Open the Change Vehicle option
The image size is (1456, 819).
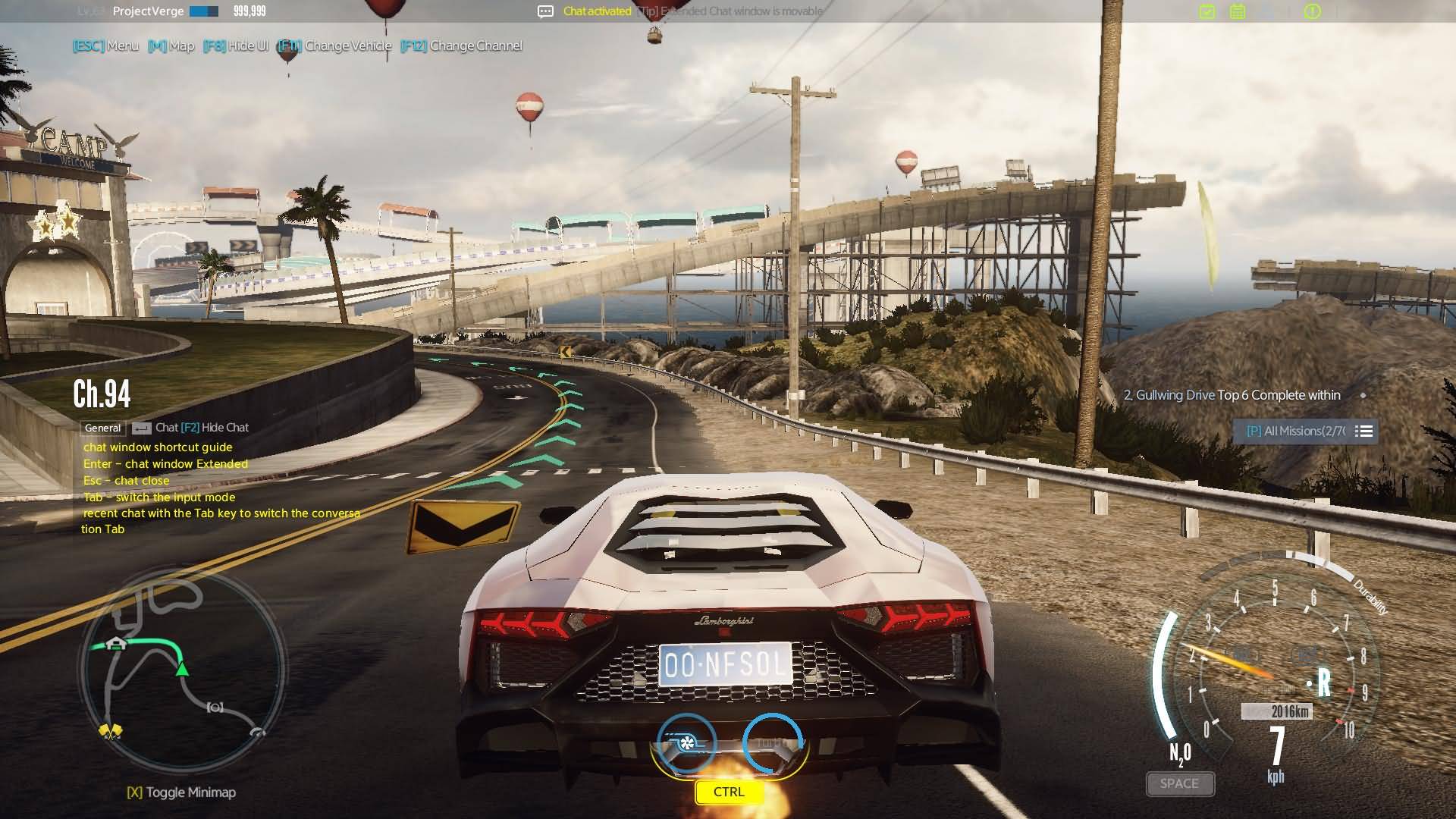coord(335,45)
